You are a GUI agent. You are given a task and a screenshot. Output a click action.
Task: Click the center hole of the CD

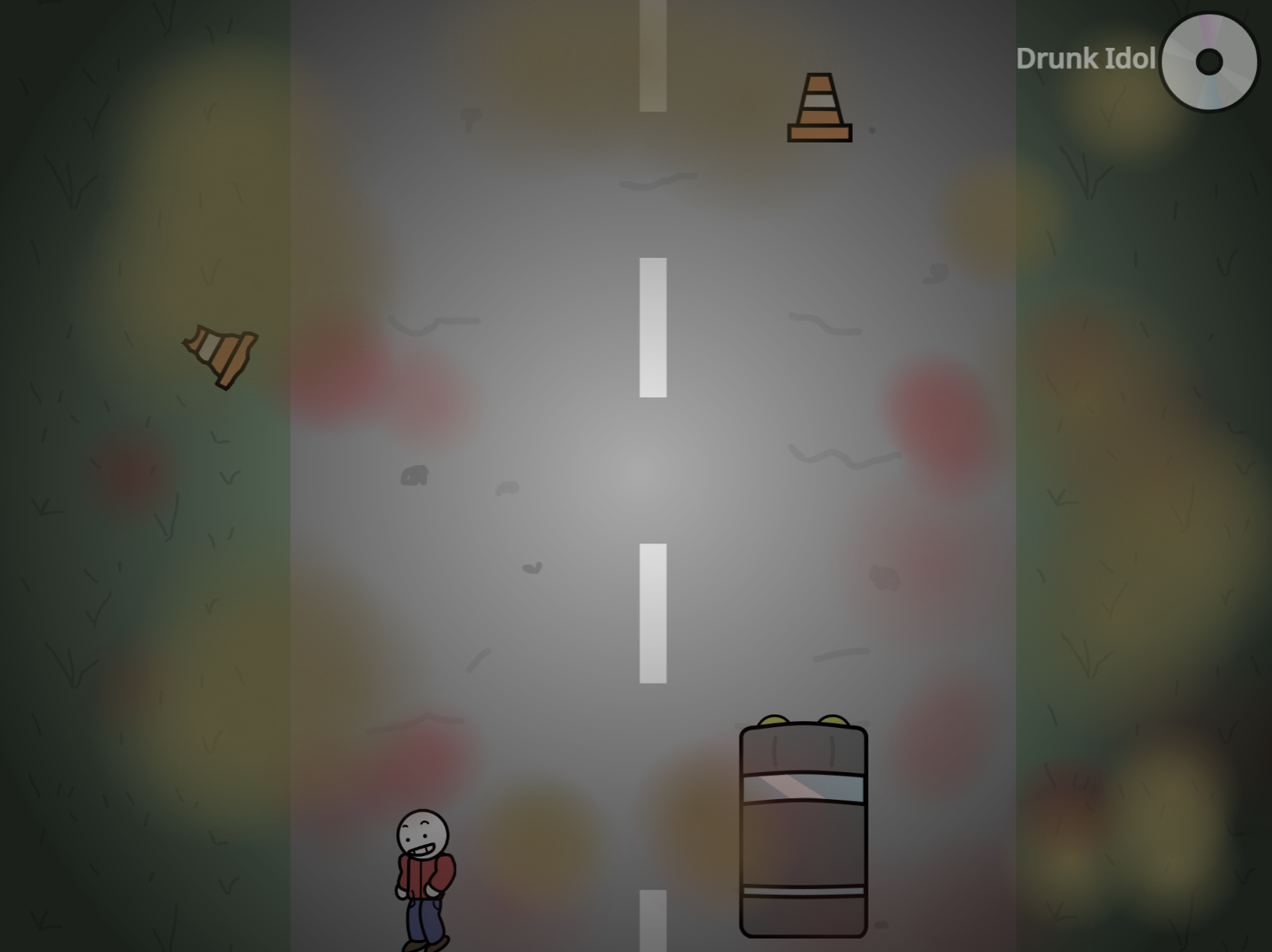[1211, 63]
